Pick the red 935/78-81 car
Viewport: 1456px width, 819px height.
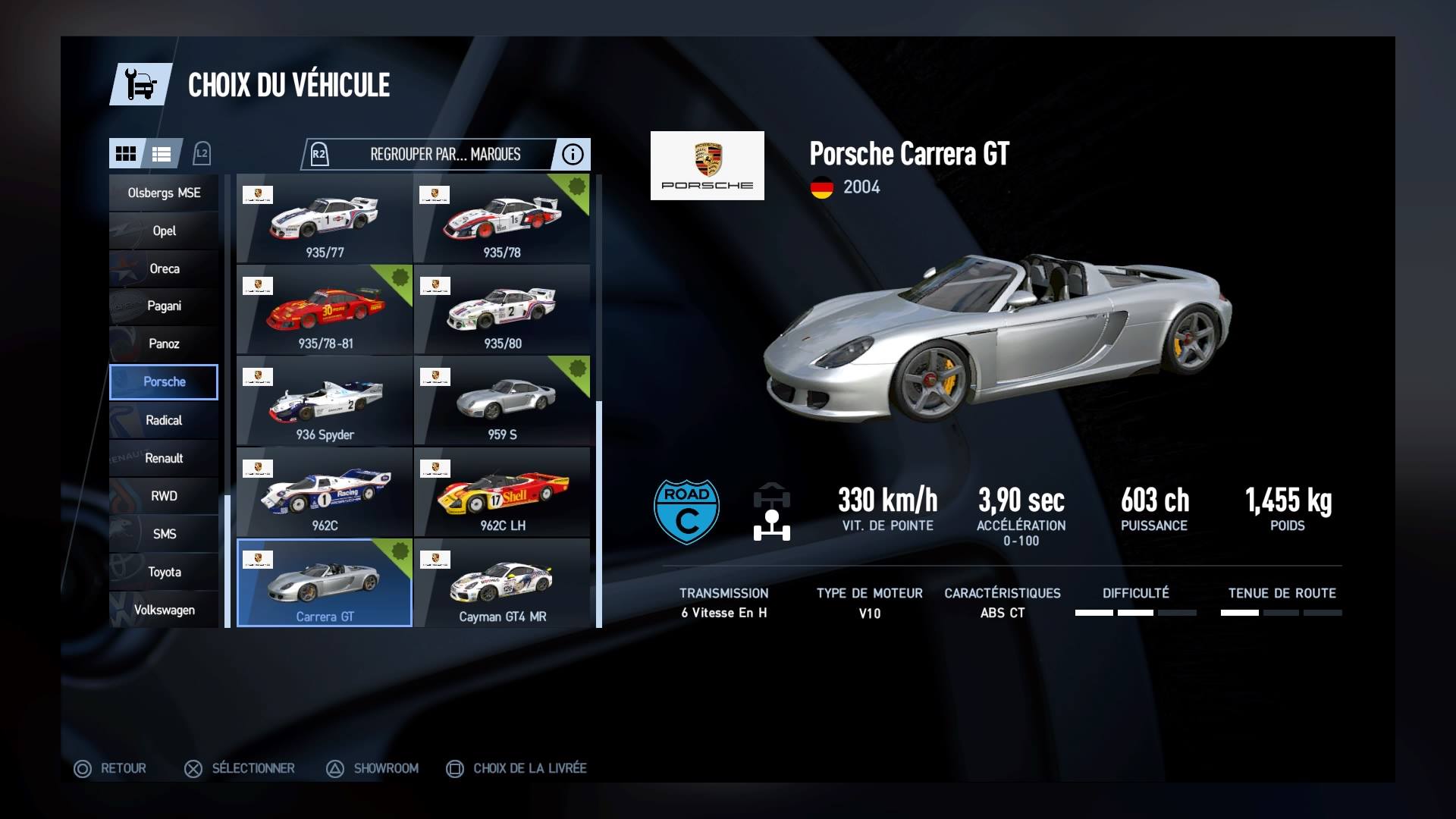pyautogui.click(x=325, y=310)
